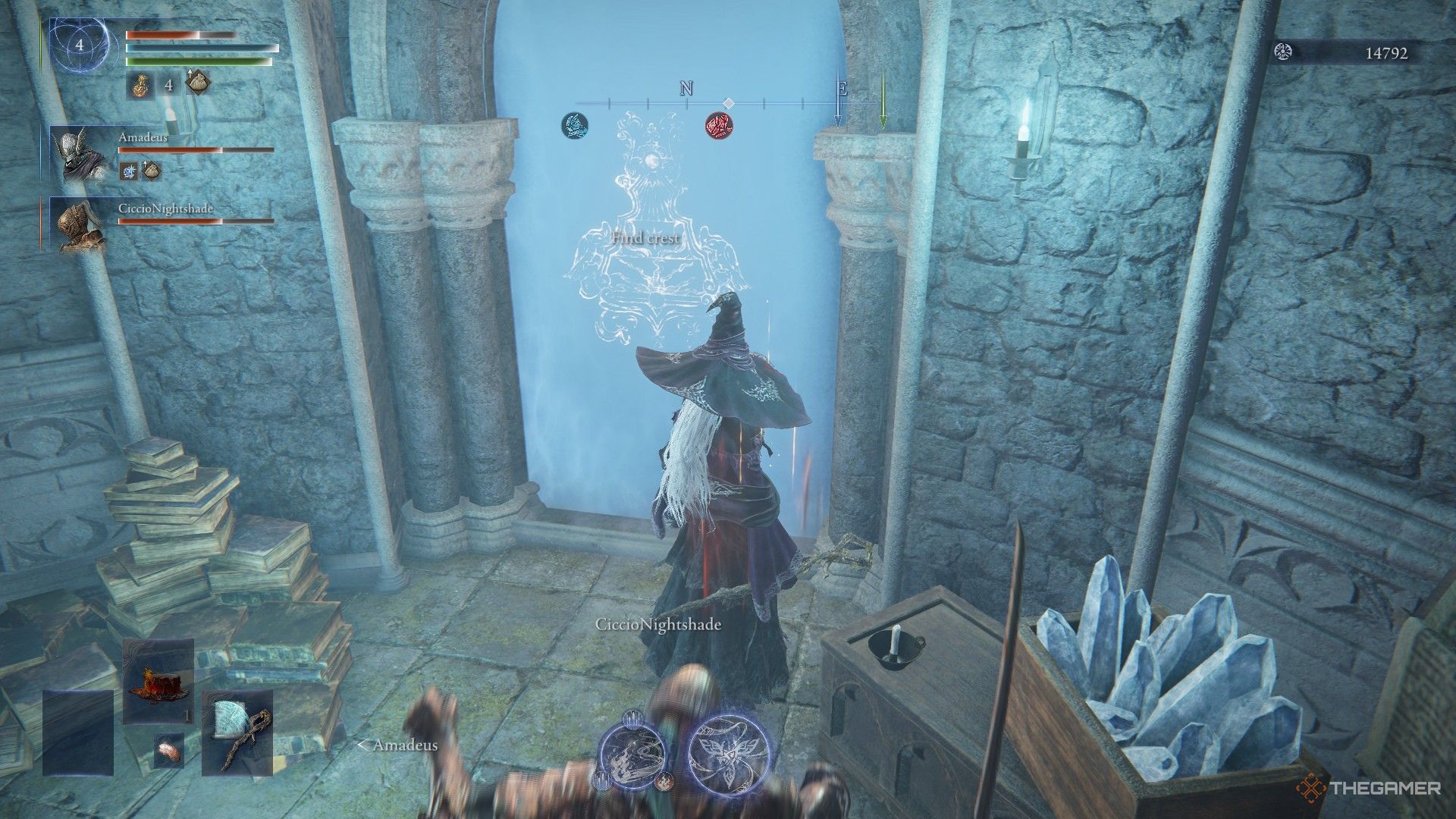Click the Find crest objective text

pos(645,237)
